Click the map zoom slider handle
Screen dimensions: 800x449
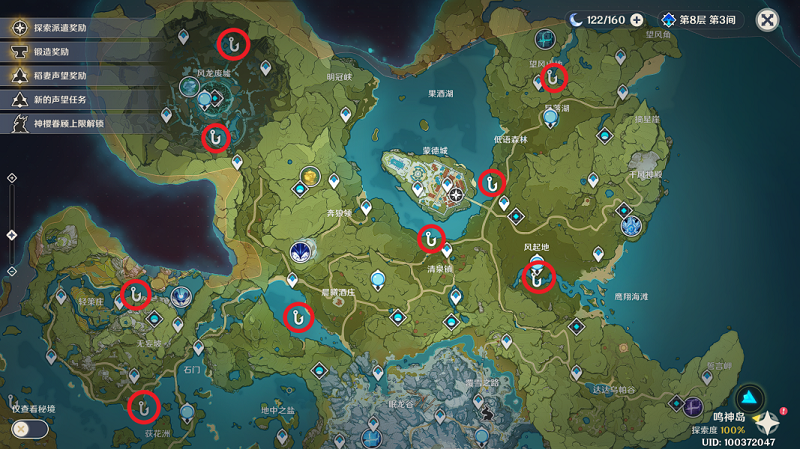pos(11,236)
